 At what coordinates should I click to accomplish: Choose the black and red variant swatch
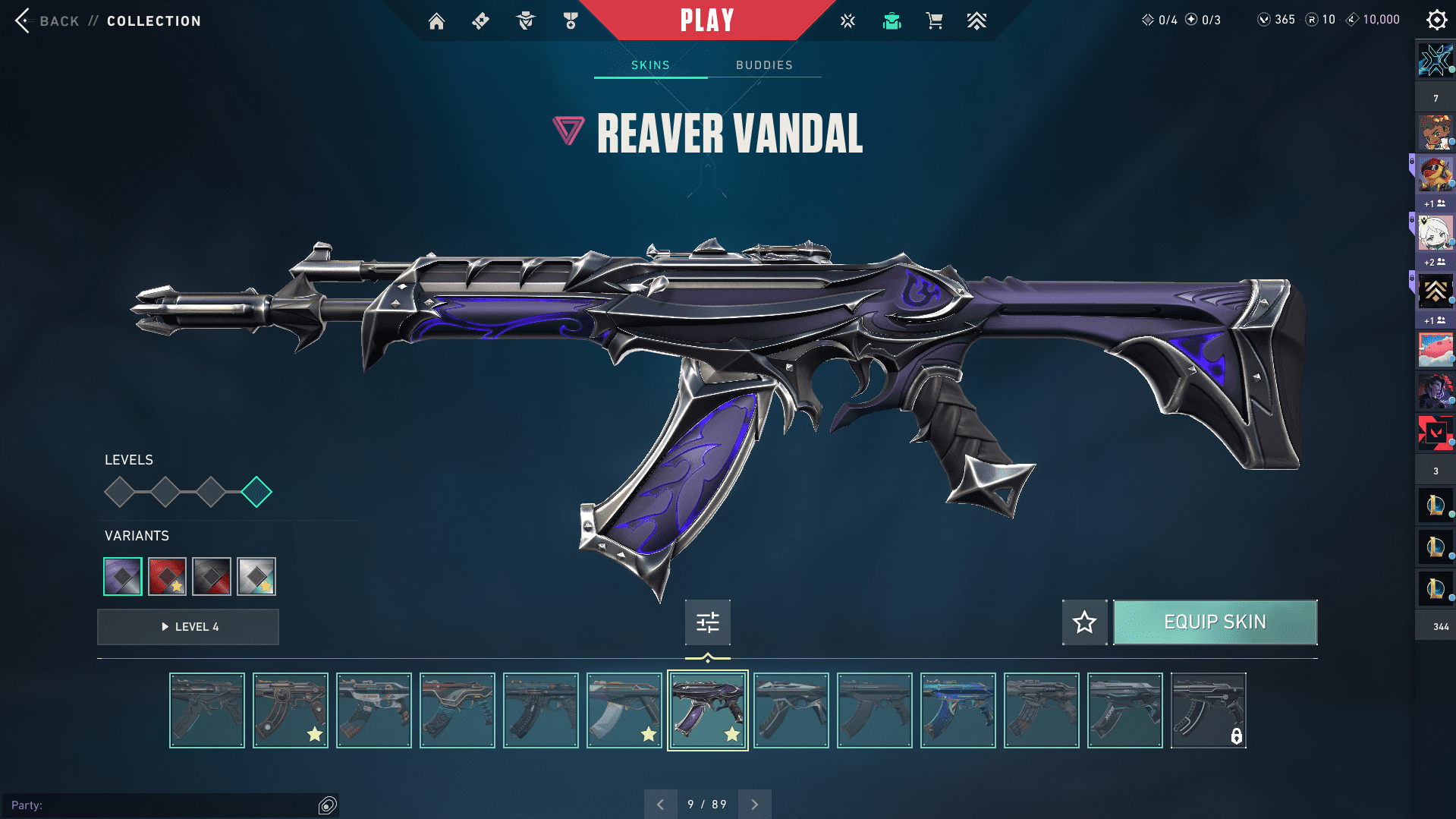[x=212, y=576]
